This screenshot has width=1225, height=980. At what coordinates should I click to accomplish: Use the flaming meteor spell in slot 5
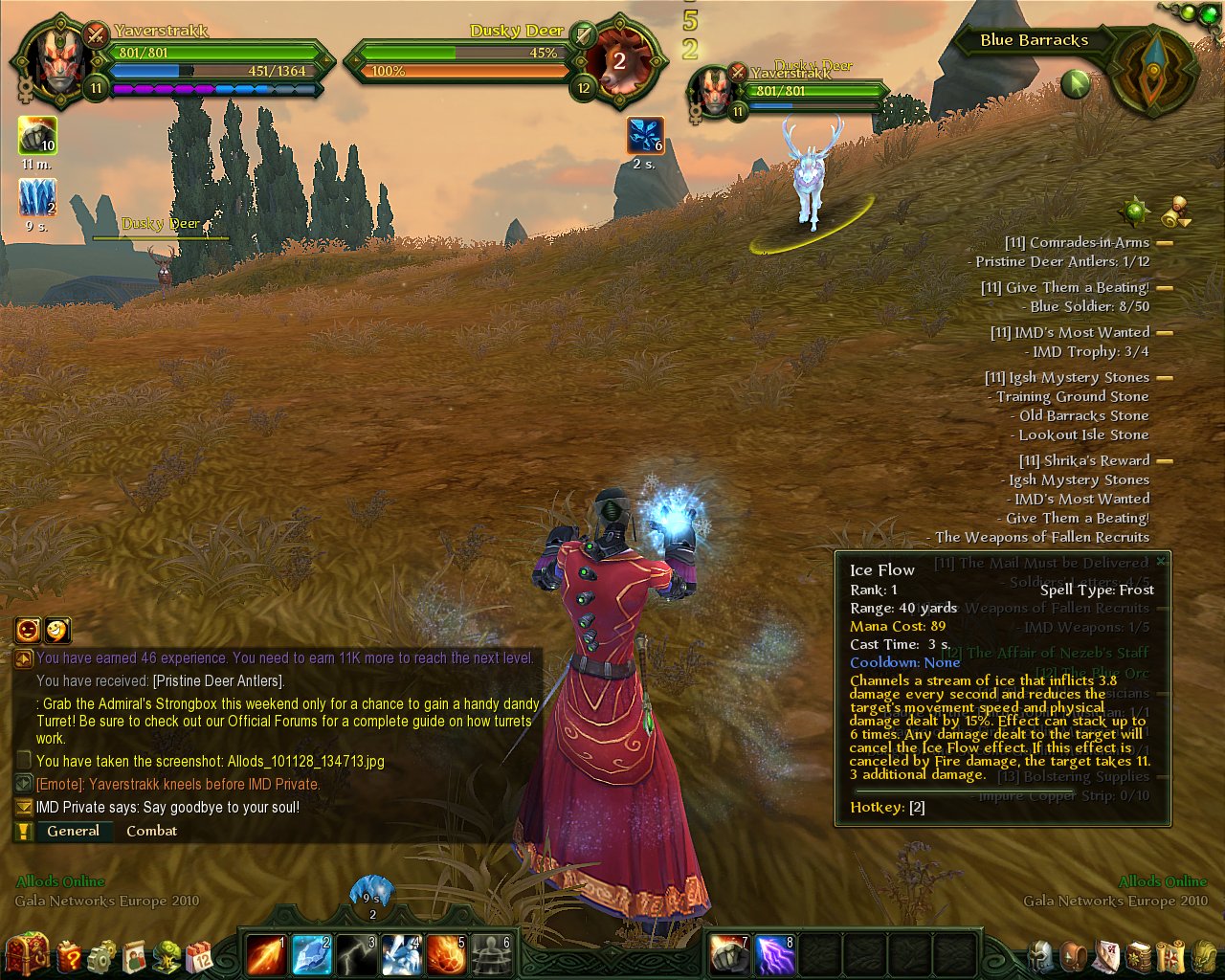pos(446,954)
